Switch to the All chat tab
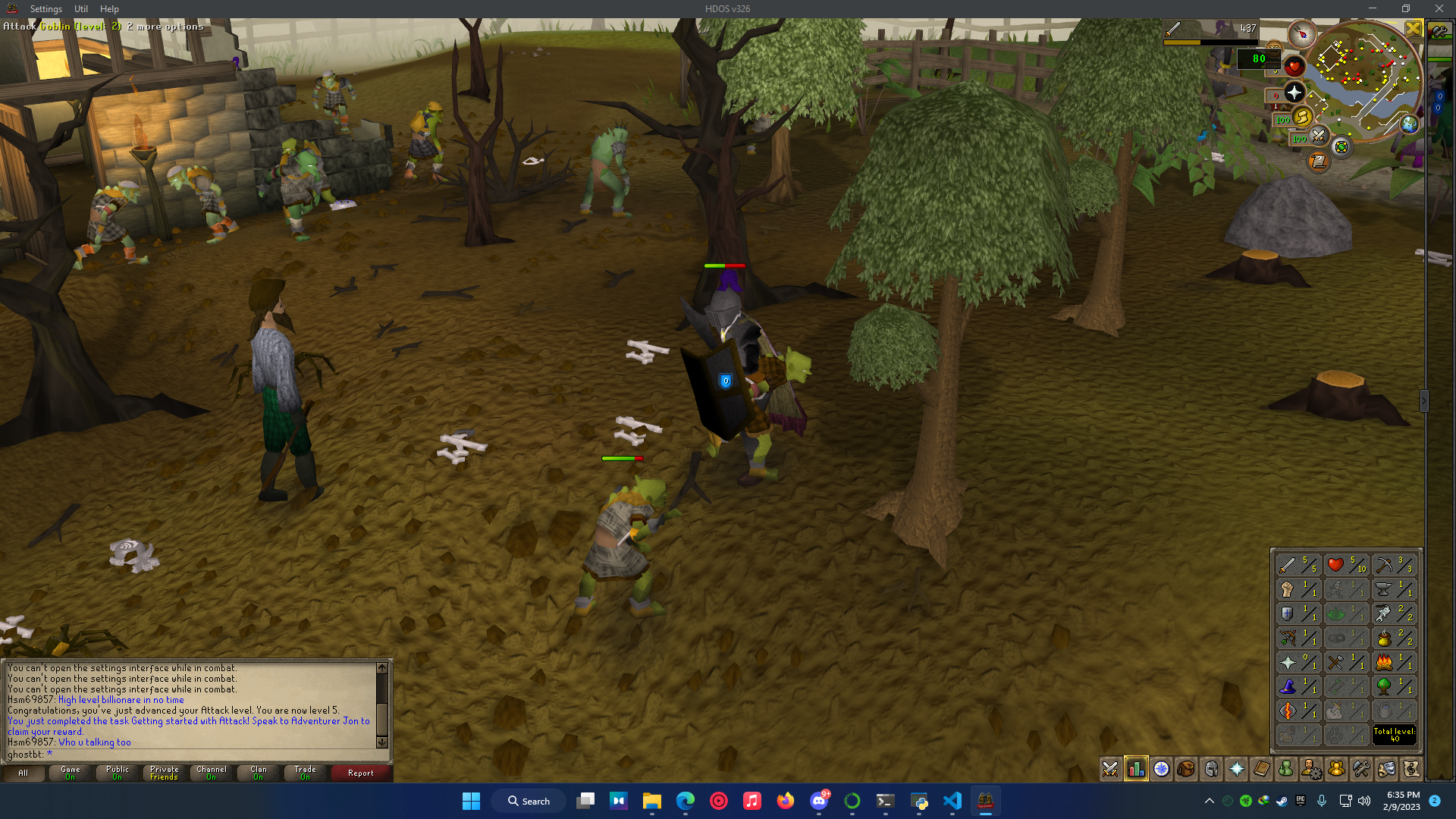Screen dimensions: 1456x819 click(24, 773)
